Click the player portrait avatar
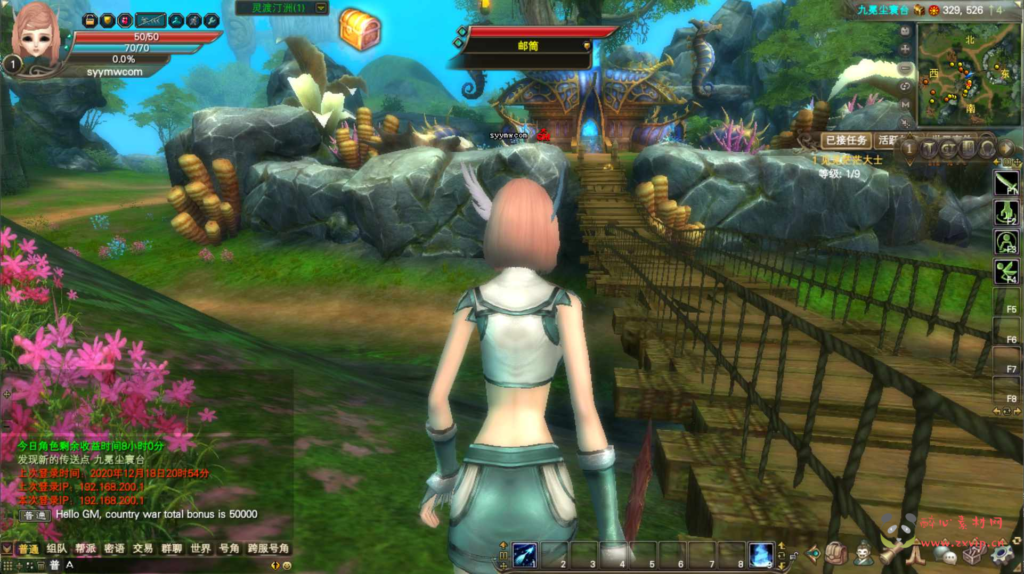Screen dimensions: 1024x574 [x=36, y=33]
